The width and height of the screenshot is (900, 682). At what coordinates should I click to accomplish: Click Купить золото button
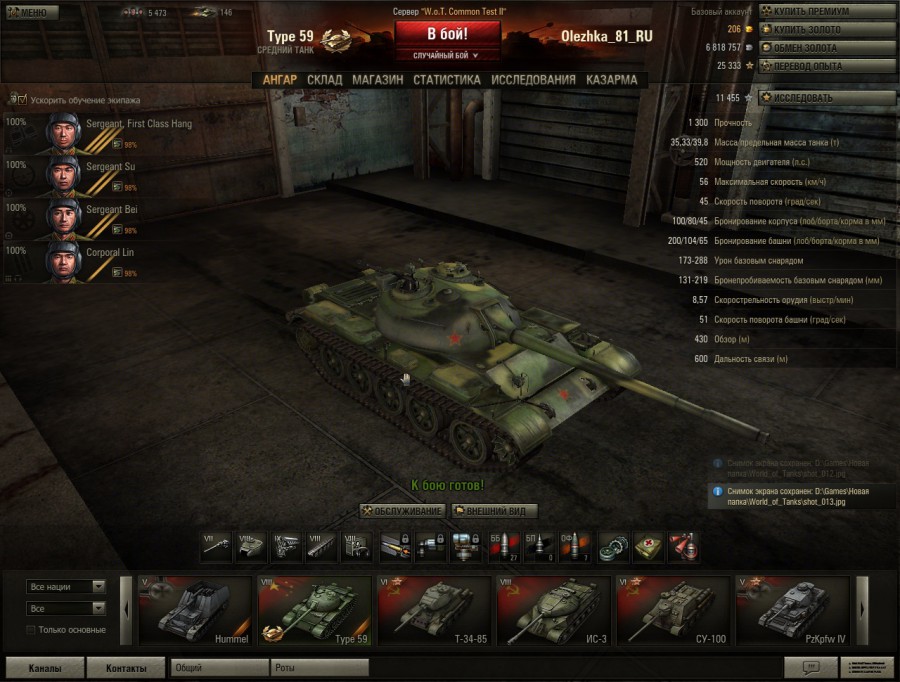(x=827, y=29)
